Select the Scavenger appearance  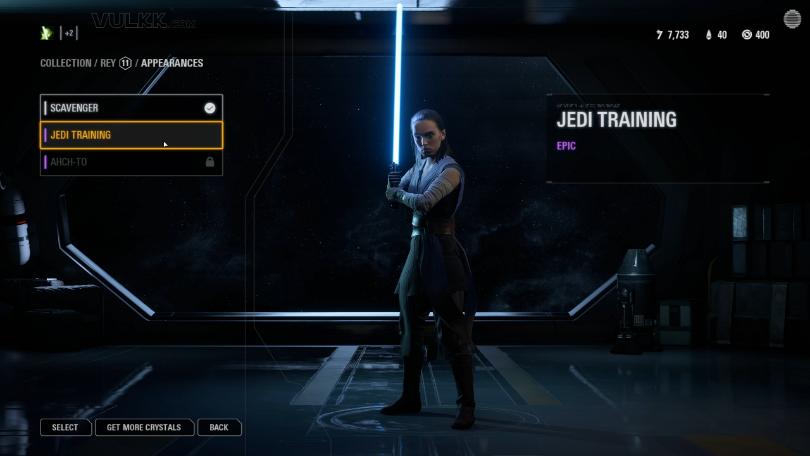point(130,108)
